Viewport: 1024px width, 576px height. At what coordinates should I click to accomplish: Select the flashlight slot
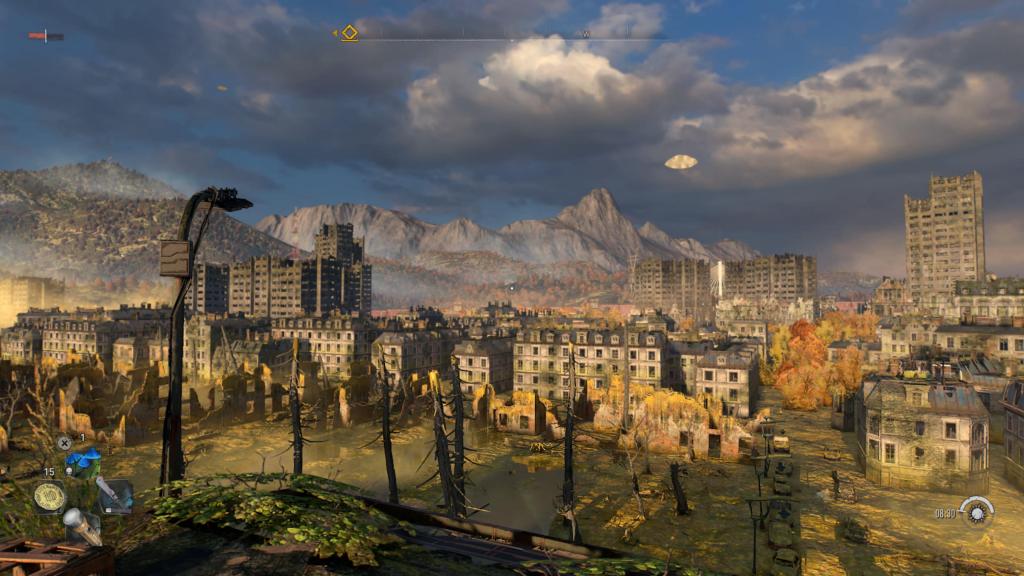[81, 526]
